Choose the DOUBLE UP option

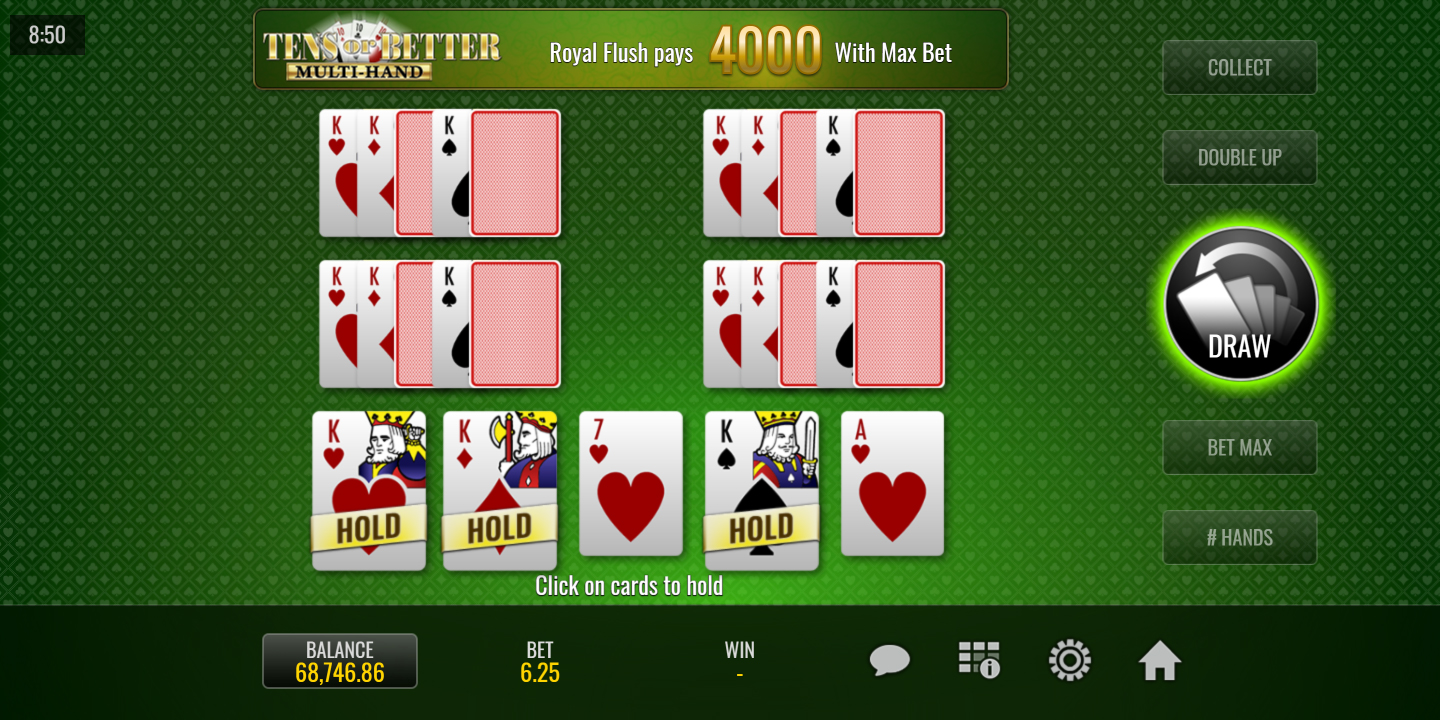(1239, 158)
